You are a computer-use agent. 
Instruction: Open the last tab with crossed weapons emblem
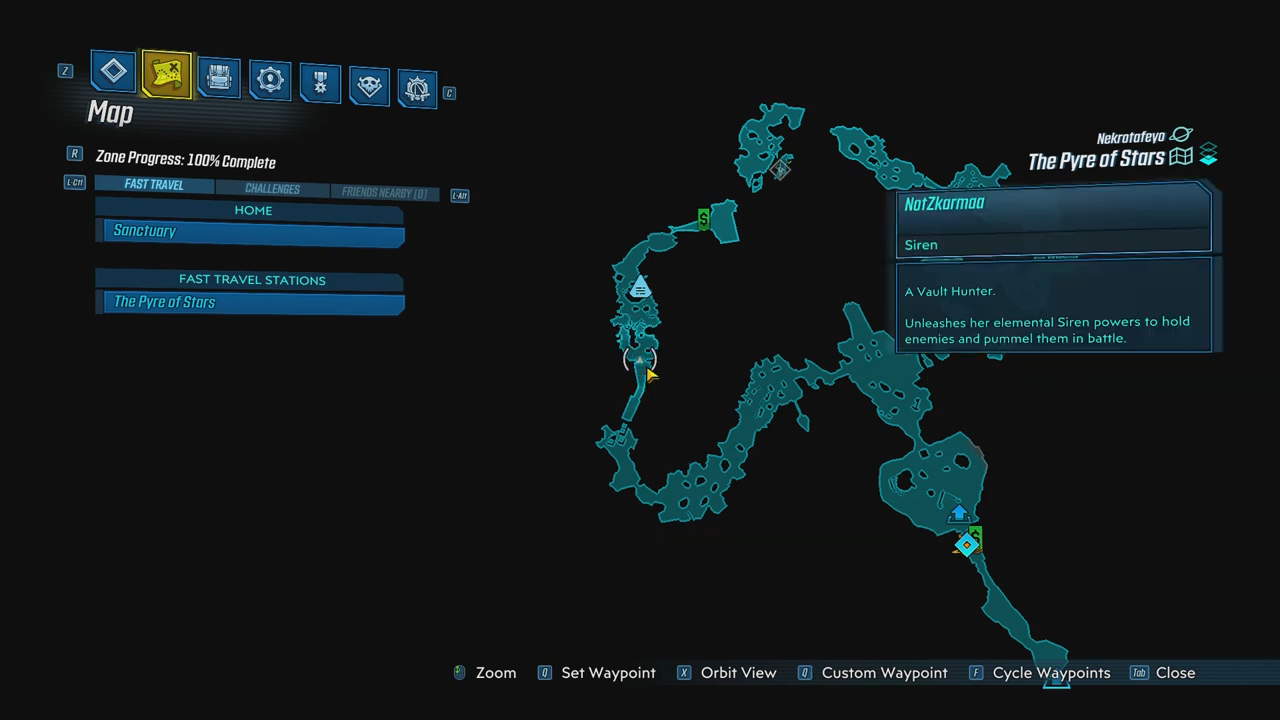[x=417, y=89]
